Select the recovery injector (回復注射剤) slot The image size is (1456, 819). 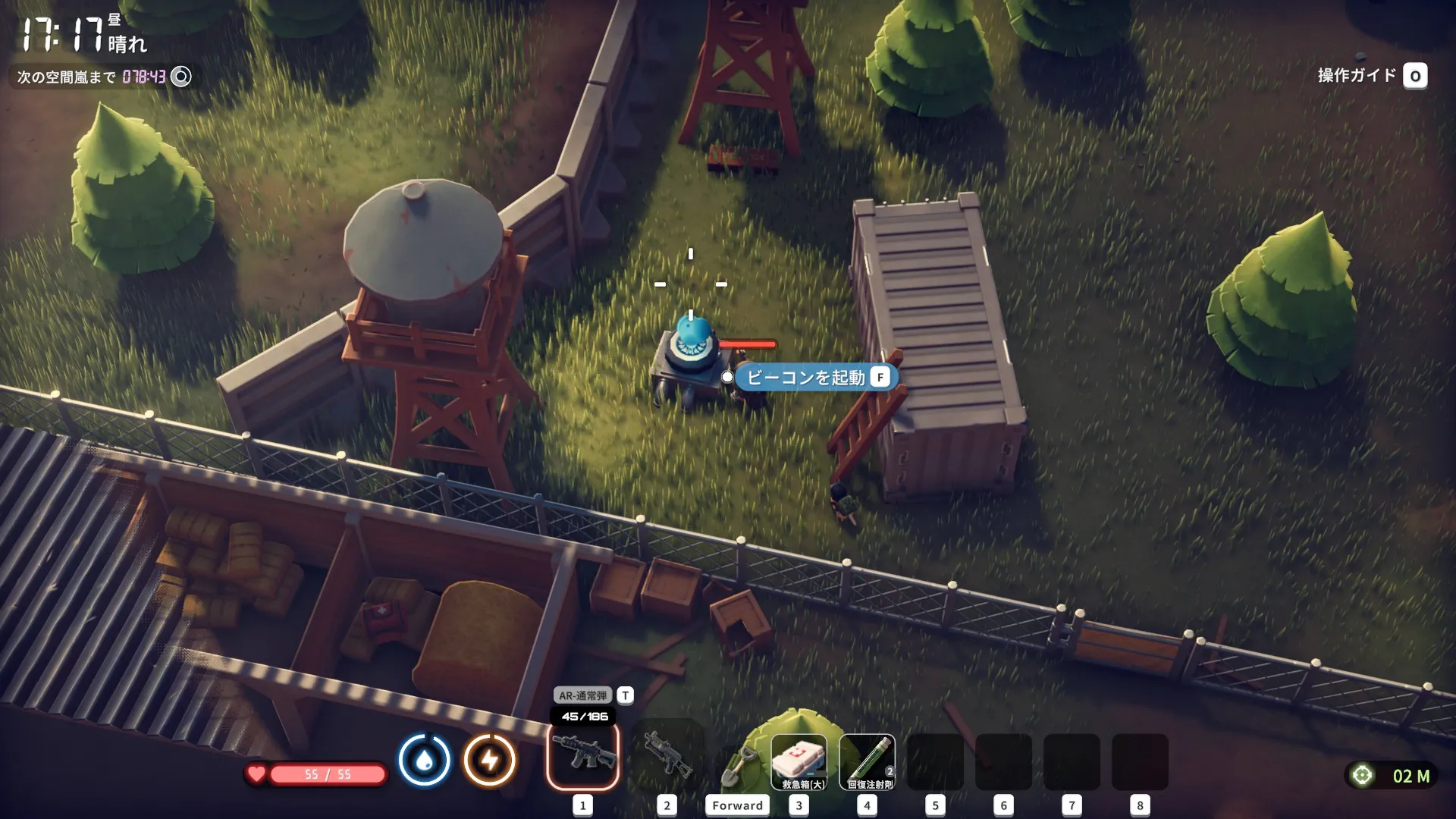point(868,761)
